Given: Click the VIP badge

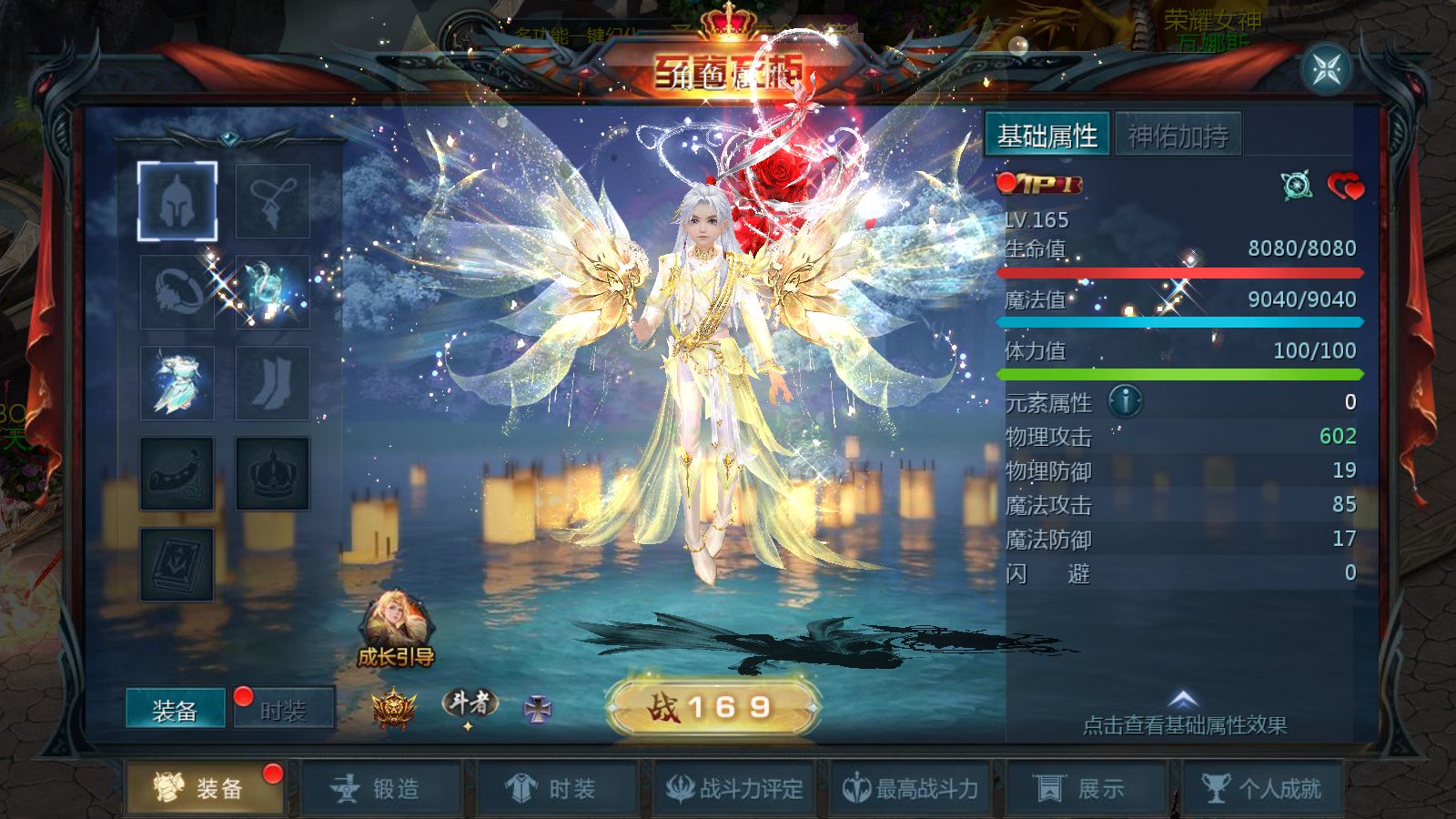Looking at the screenshot, I should [1040, 185].
